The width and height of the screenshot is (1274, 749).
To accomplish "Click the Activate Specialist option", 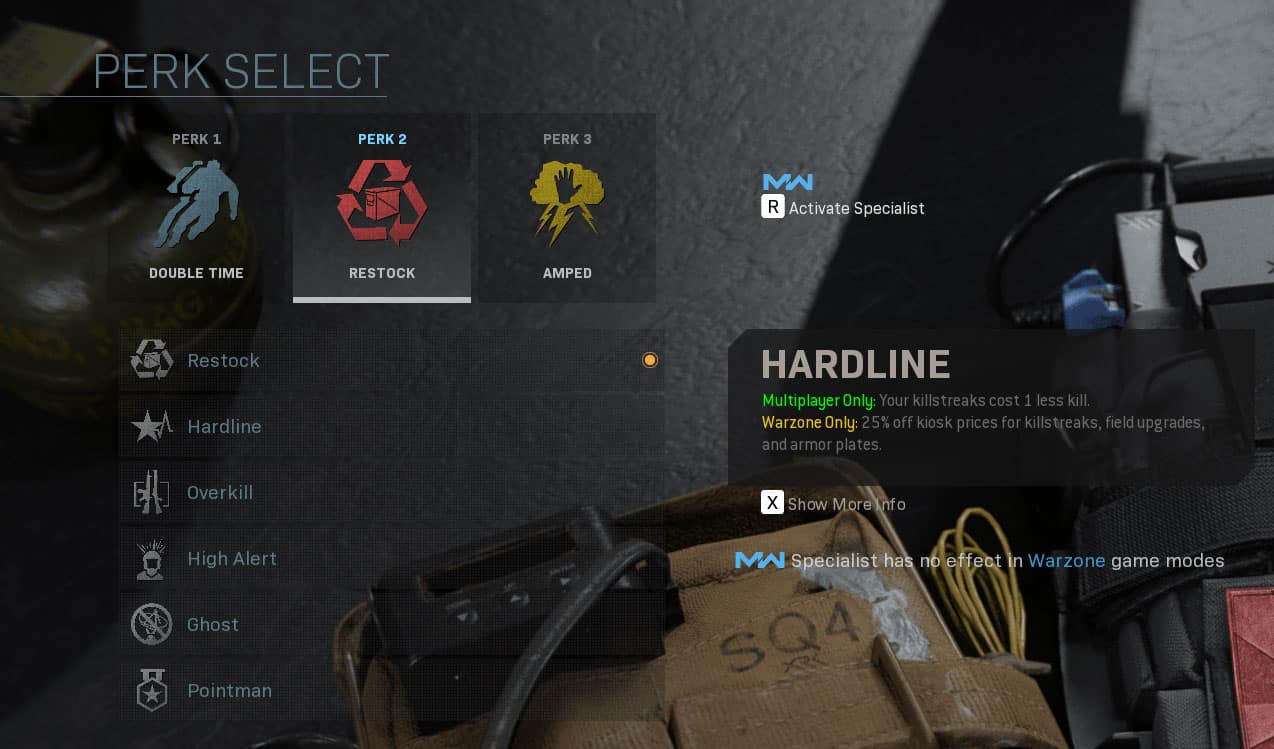I will (843, 208).
